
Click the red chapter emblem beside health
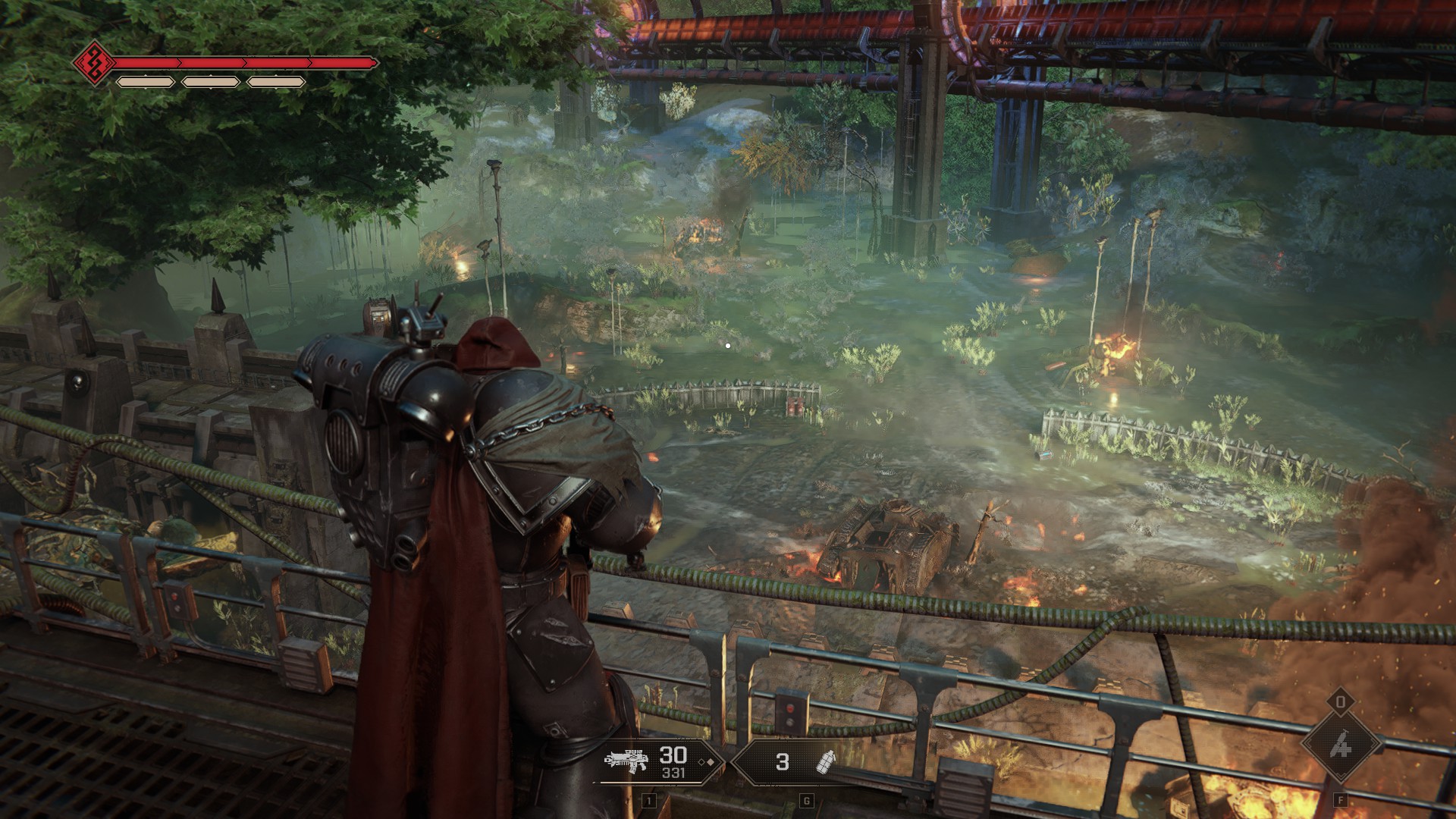94,62
